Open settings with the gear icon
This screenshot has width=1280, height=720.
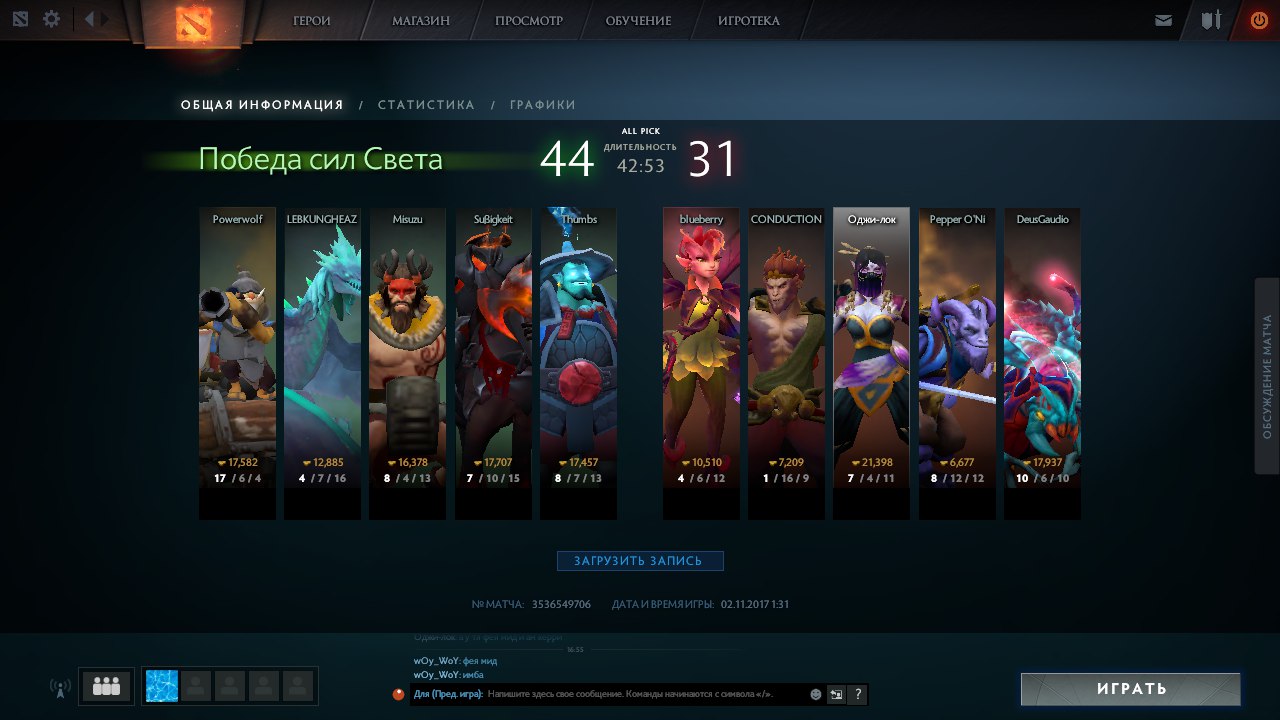coord(51,19)
